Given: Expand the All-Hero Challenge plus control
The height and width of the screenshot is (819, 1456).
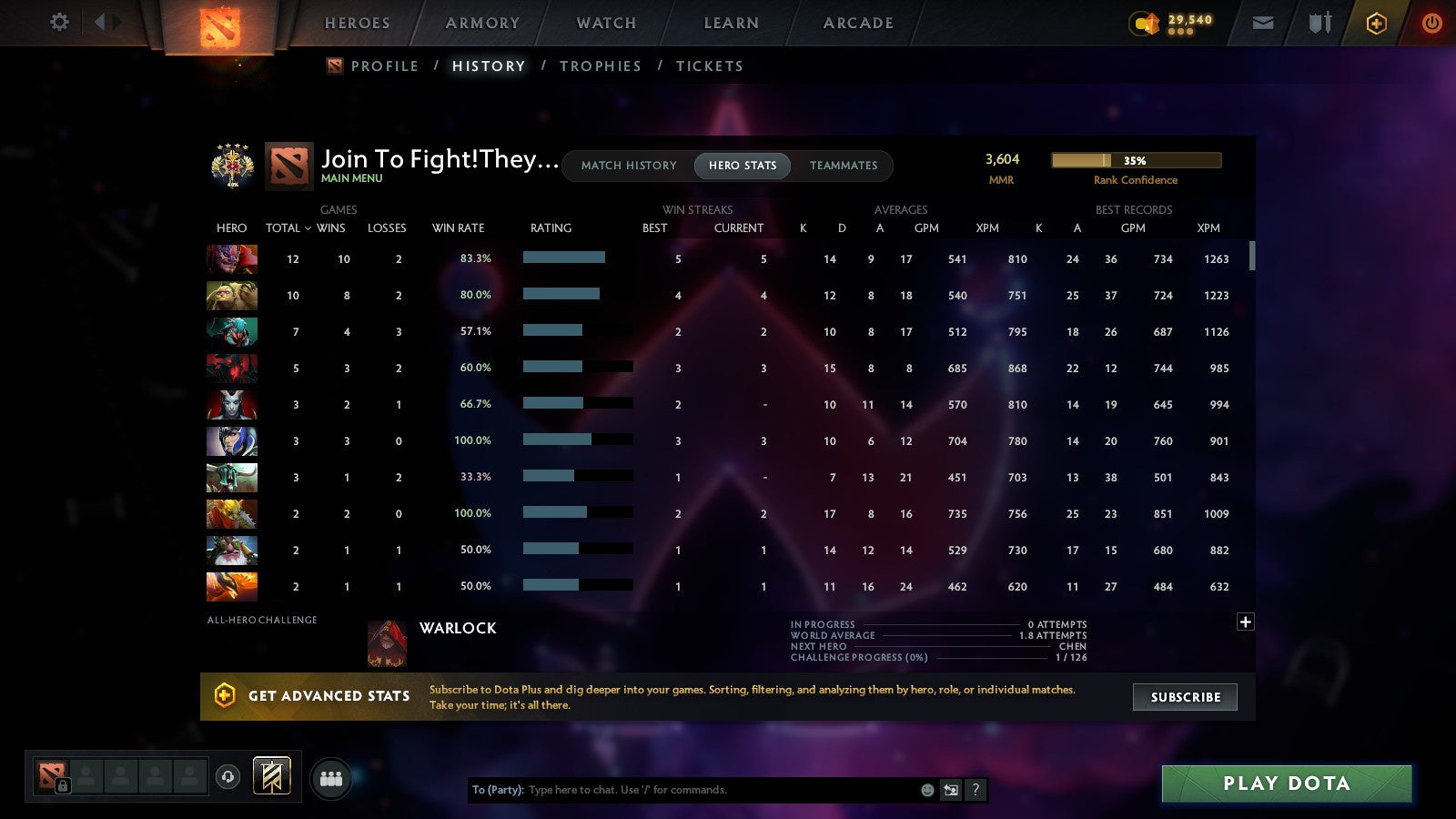Looking at the screenshot, I should [1245, 621].
